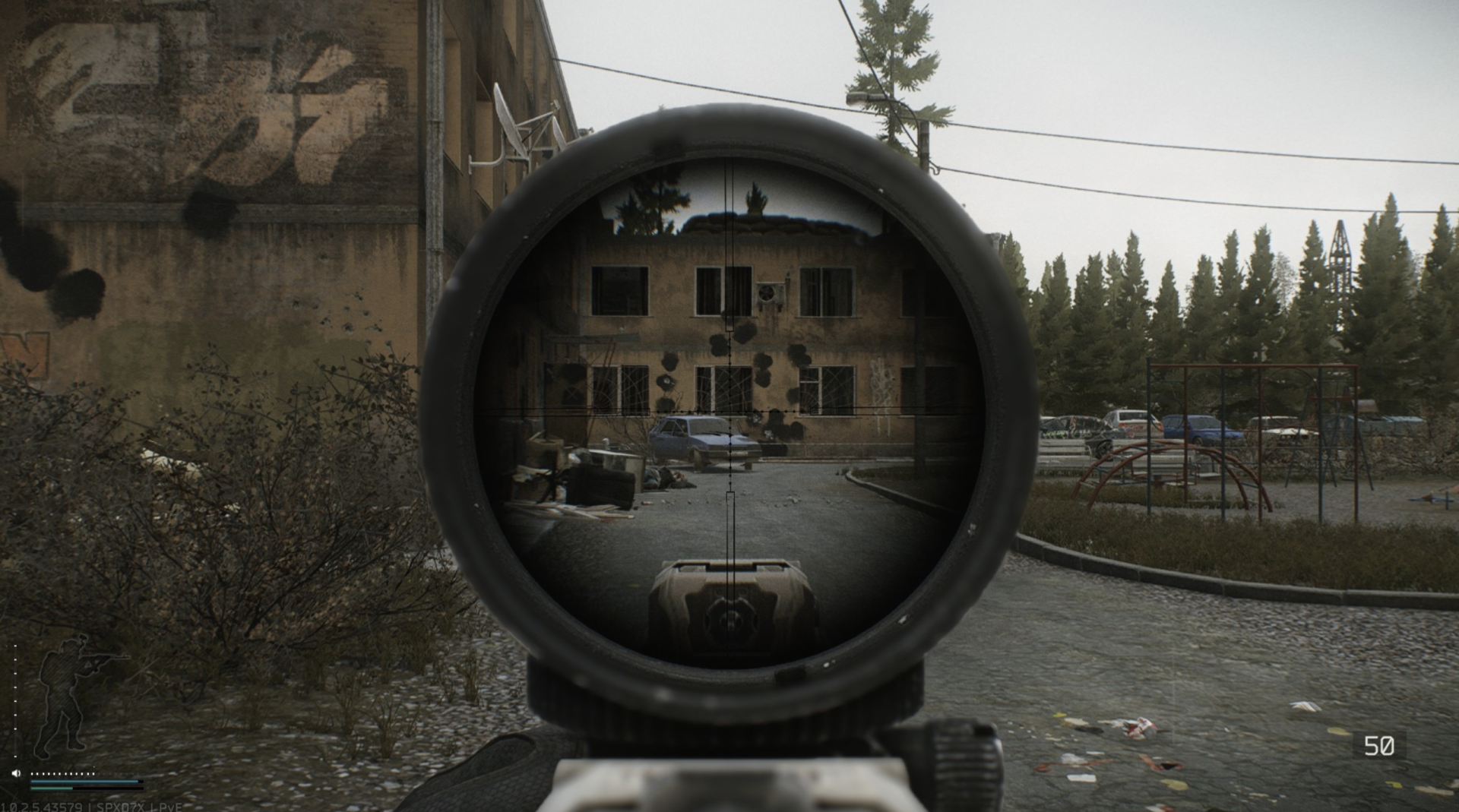Click the PvE label in the version string

coord(168,807)
